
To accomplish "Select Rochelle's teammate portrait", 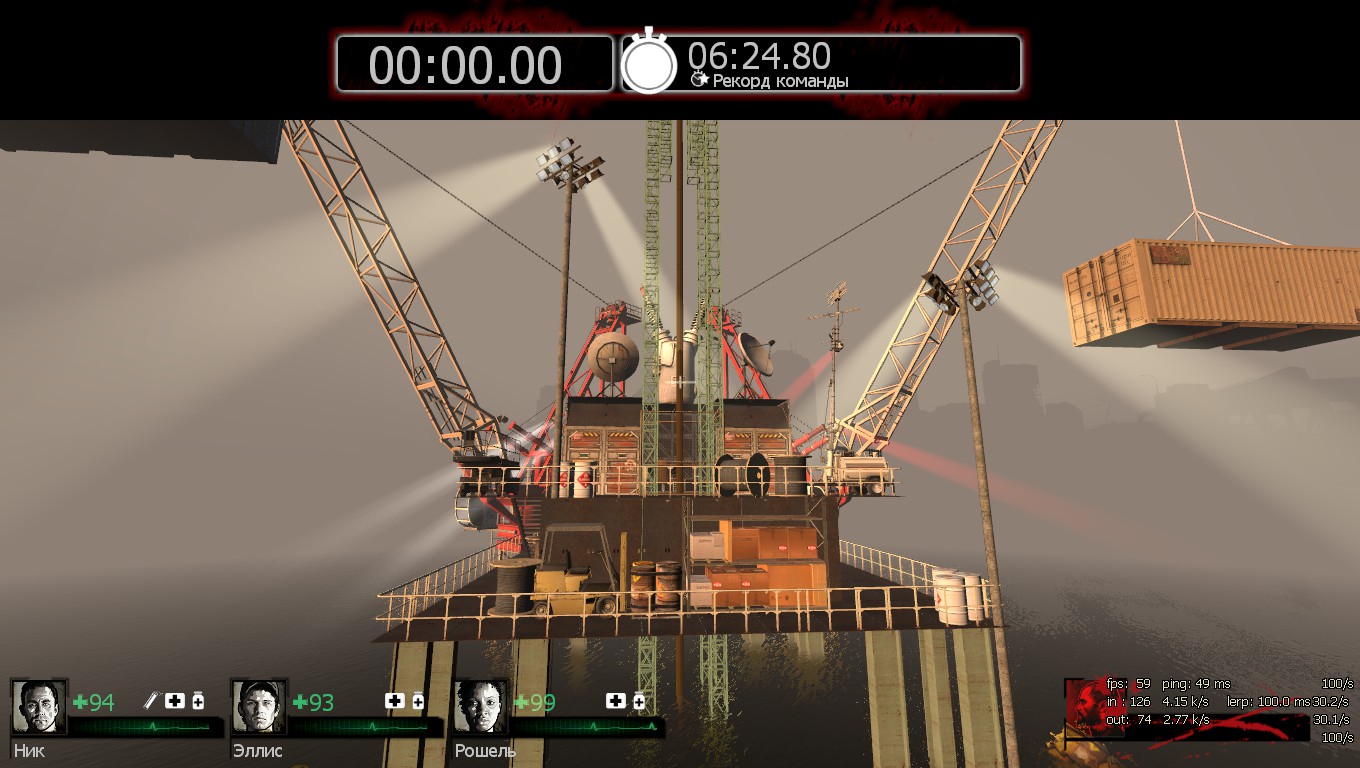I will click(x=481, y=707).
